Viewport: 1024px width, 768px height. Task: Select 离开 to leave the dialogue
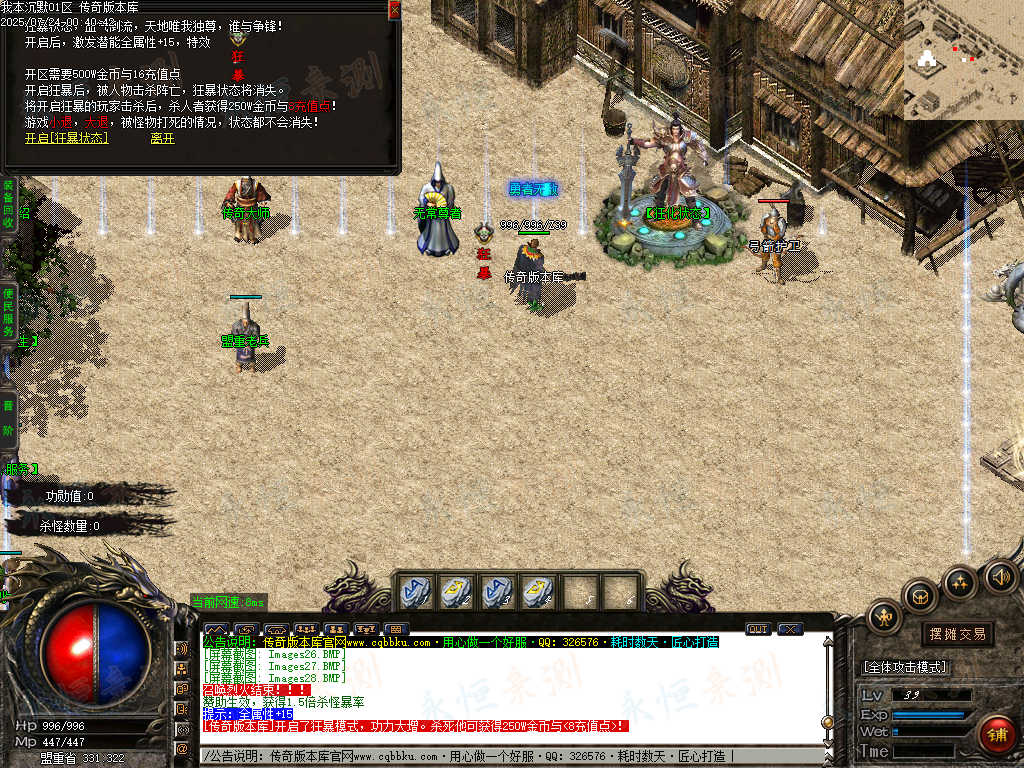(162, 138)
